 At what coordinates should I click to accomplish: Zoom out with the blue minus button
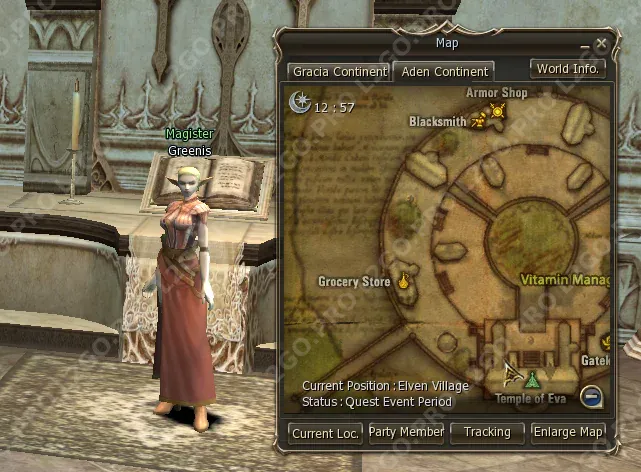591,396
